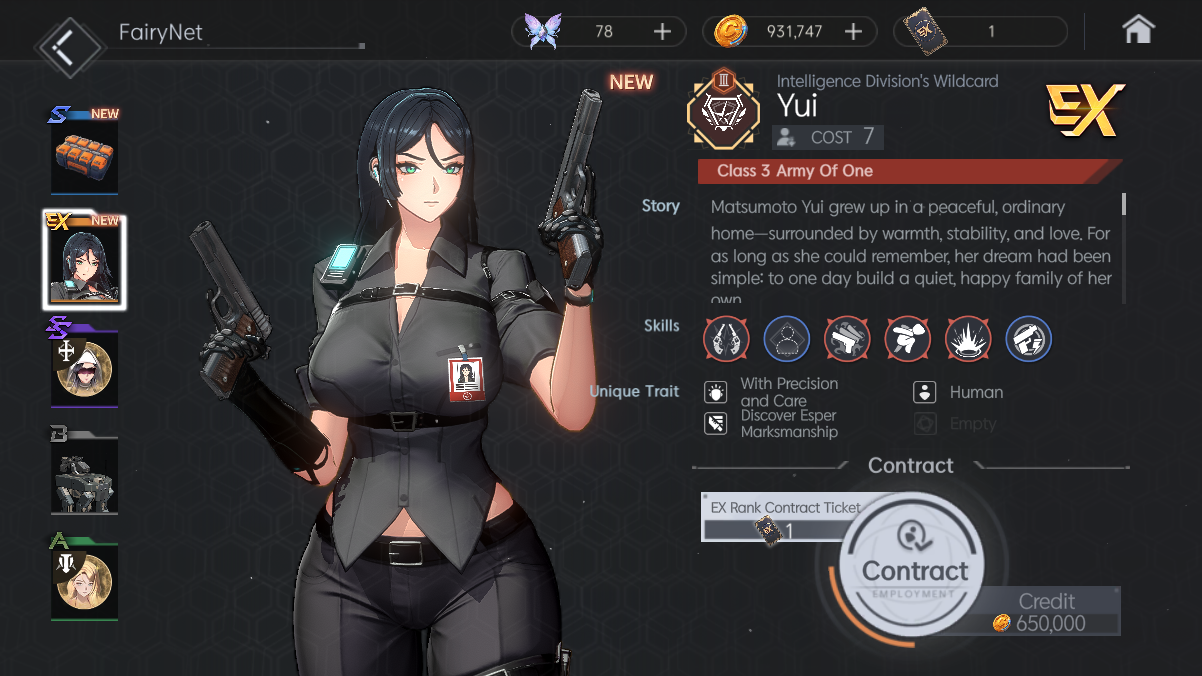
Task: View the dual revolvers skill
Action: coord(726,338)
